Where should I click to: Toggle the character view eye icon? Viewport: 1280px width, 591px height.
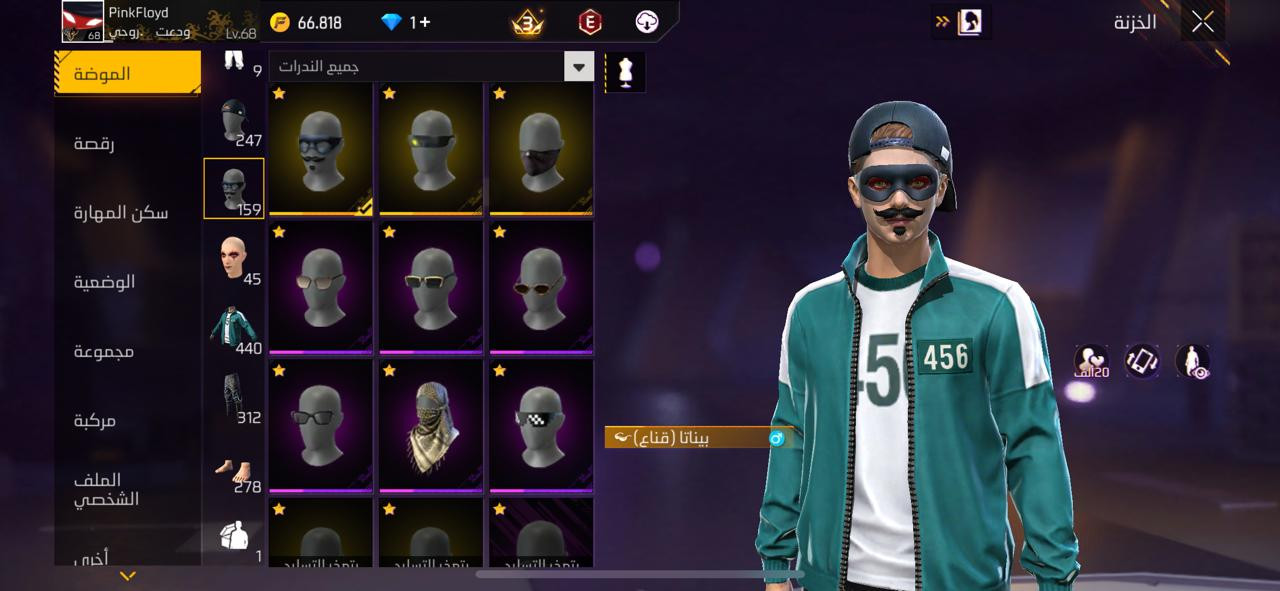[x=1192, y=362]
